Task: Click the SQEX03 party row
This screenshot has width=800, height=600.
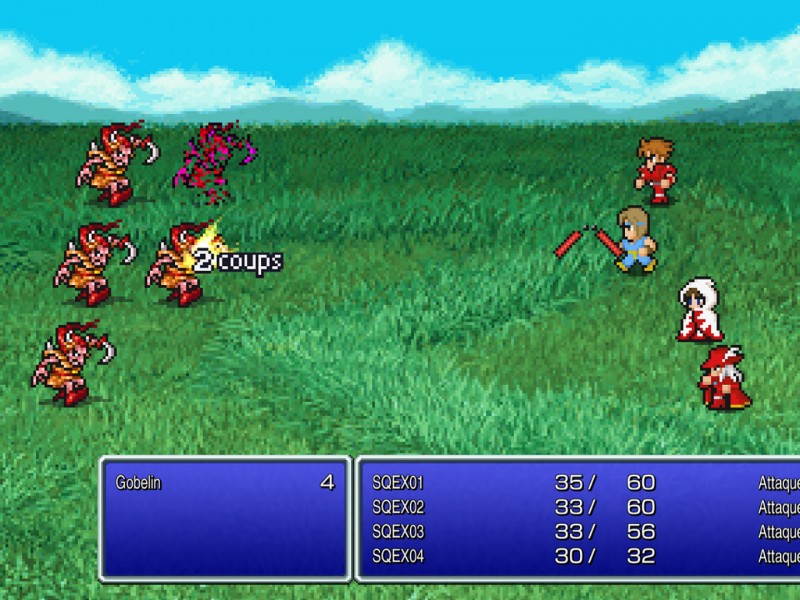Action: click(398, 531)
